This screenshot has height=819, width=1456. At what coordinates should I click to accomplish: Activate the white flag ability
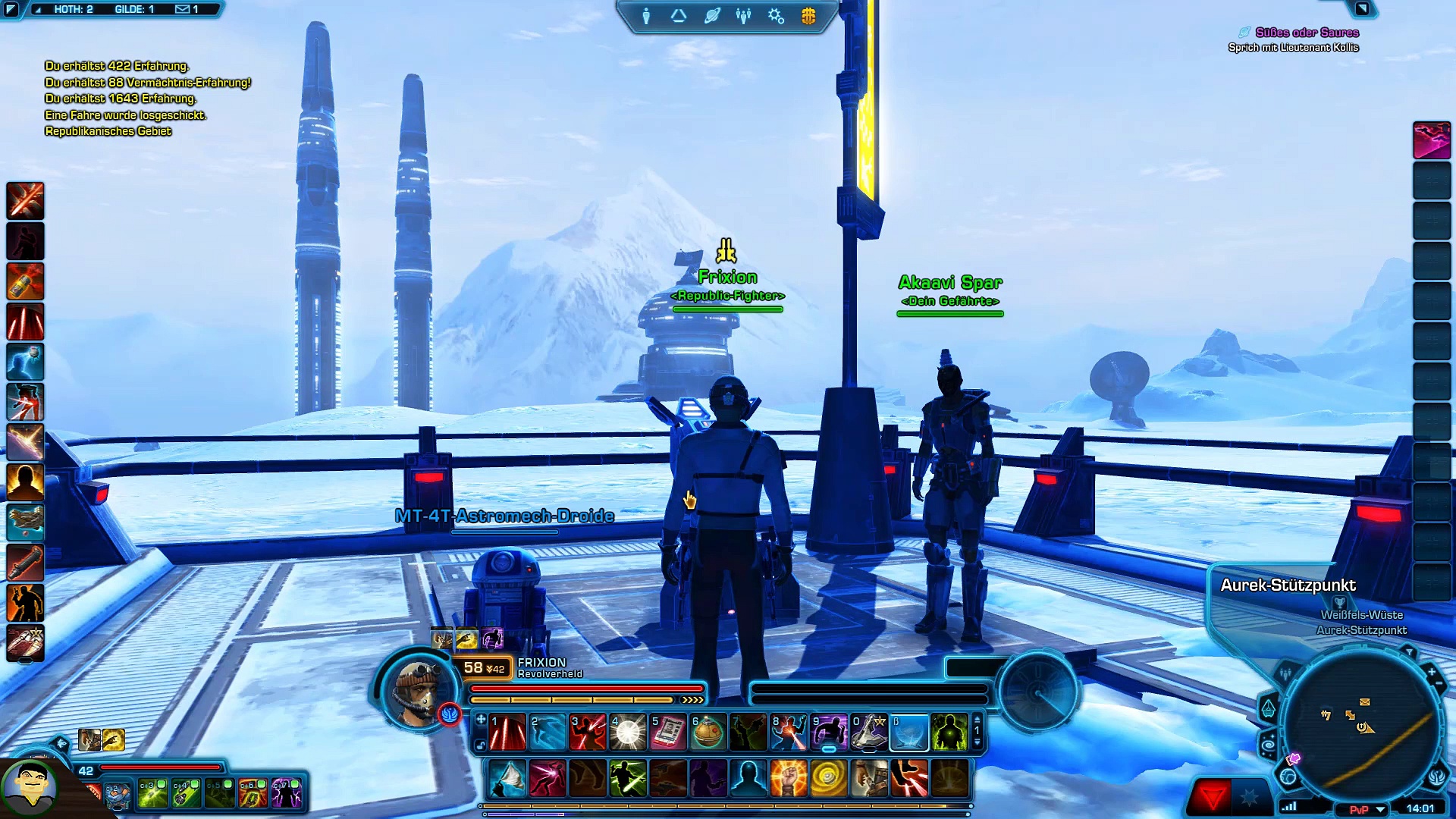[x=507, y=778]
